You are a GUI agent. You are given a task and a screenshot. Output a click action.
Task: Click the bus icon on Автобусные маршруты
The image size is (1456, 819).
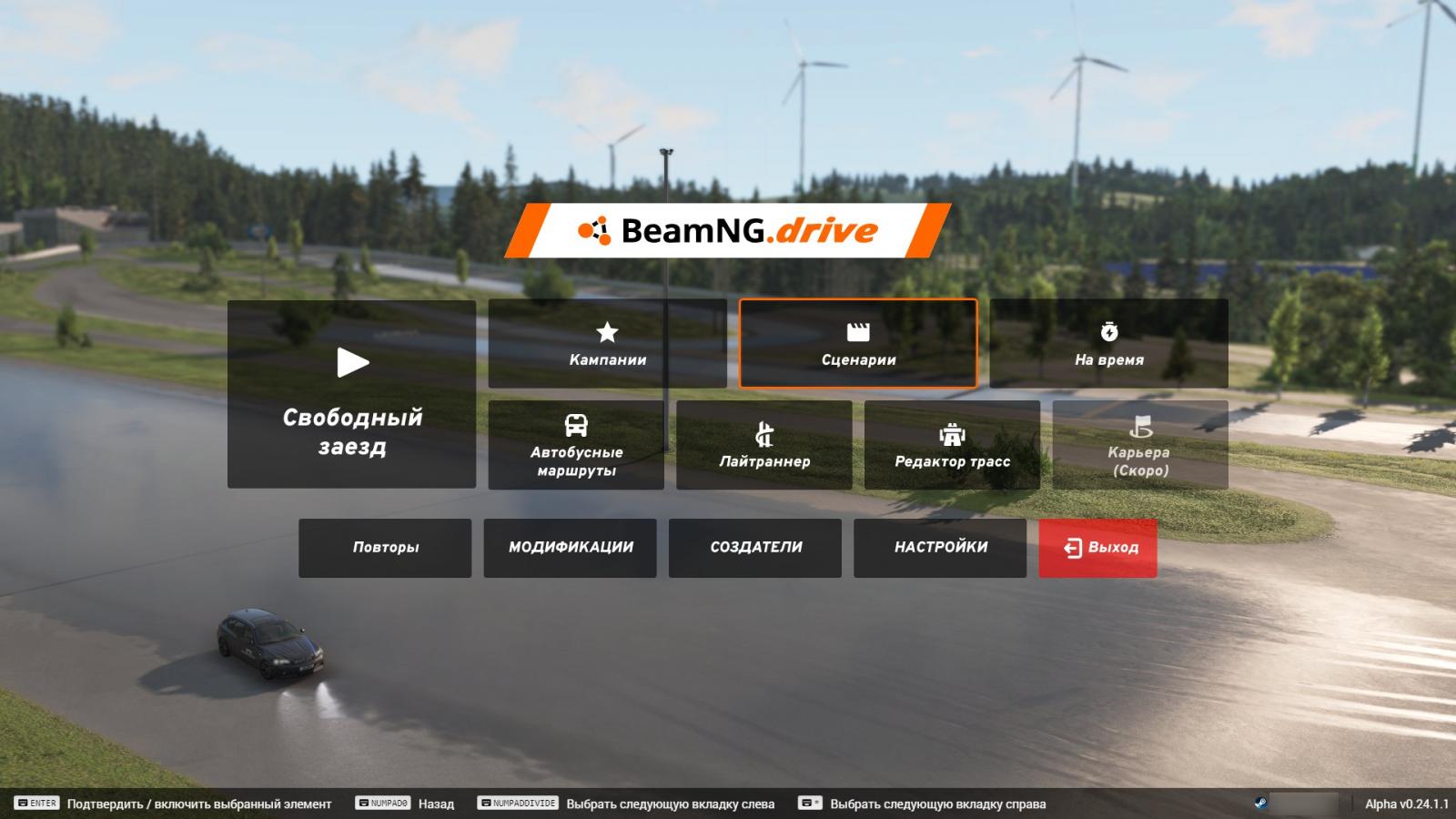pyautogui.click(x=576, y=426)
